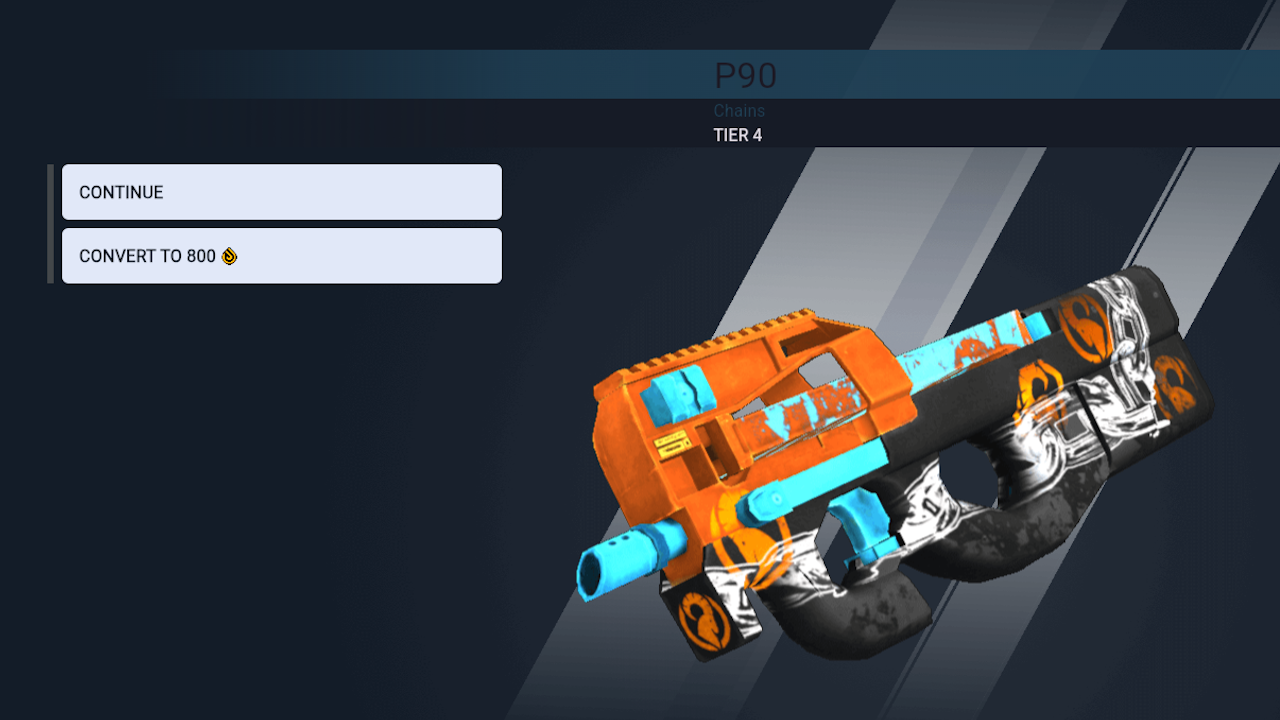Select the CONTINUE button
This screenshot has height=720, width=1280.
281,192
